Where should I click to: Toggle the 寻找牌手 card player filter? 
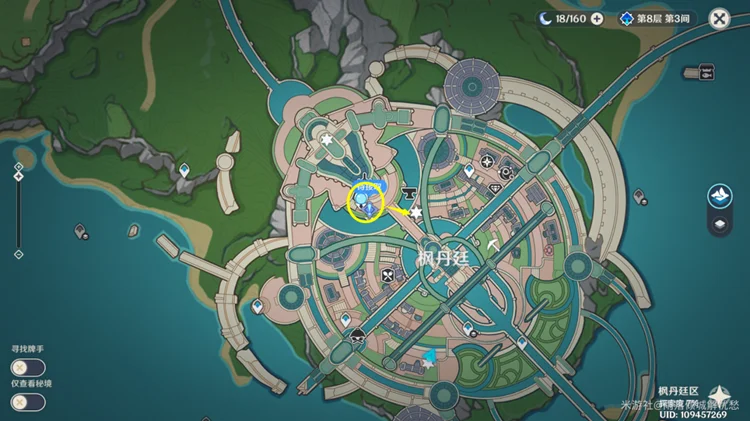pyautogui.click(x=27, y=367)
